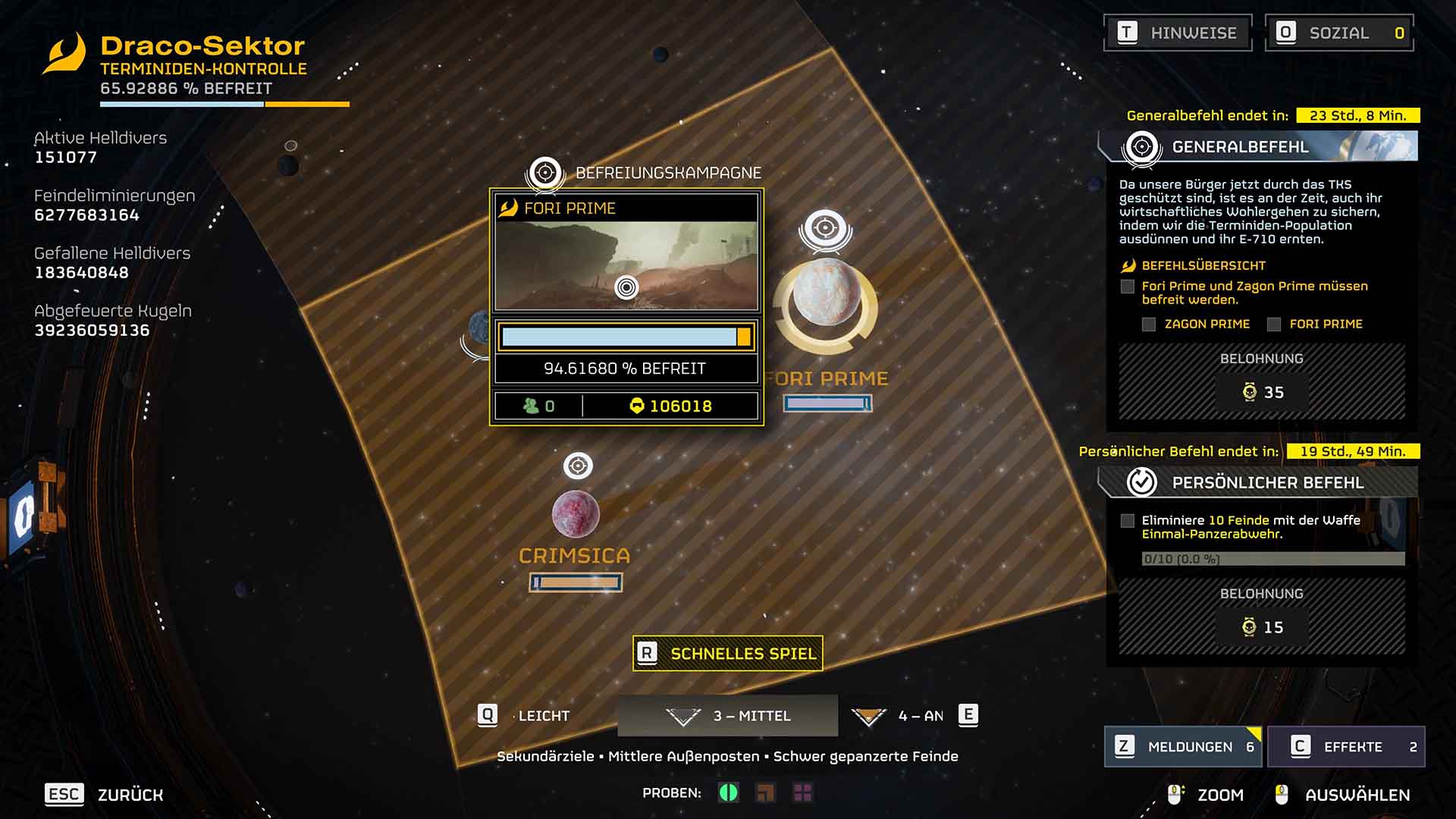
Task: Open the Sozial menu
Action: 1339,33
